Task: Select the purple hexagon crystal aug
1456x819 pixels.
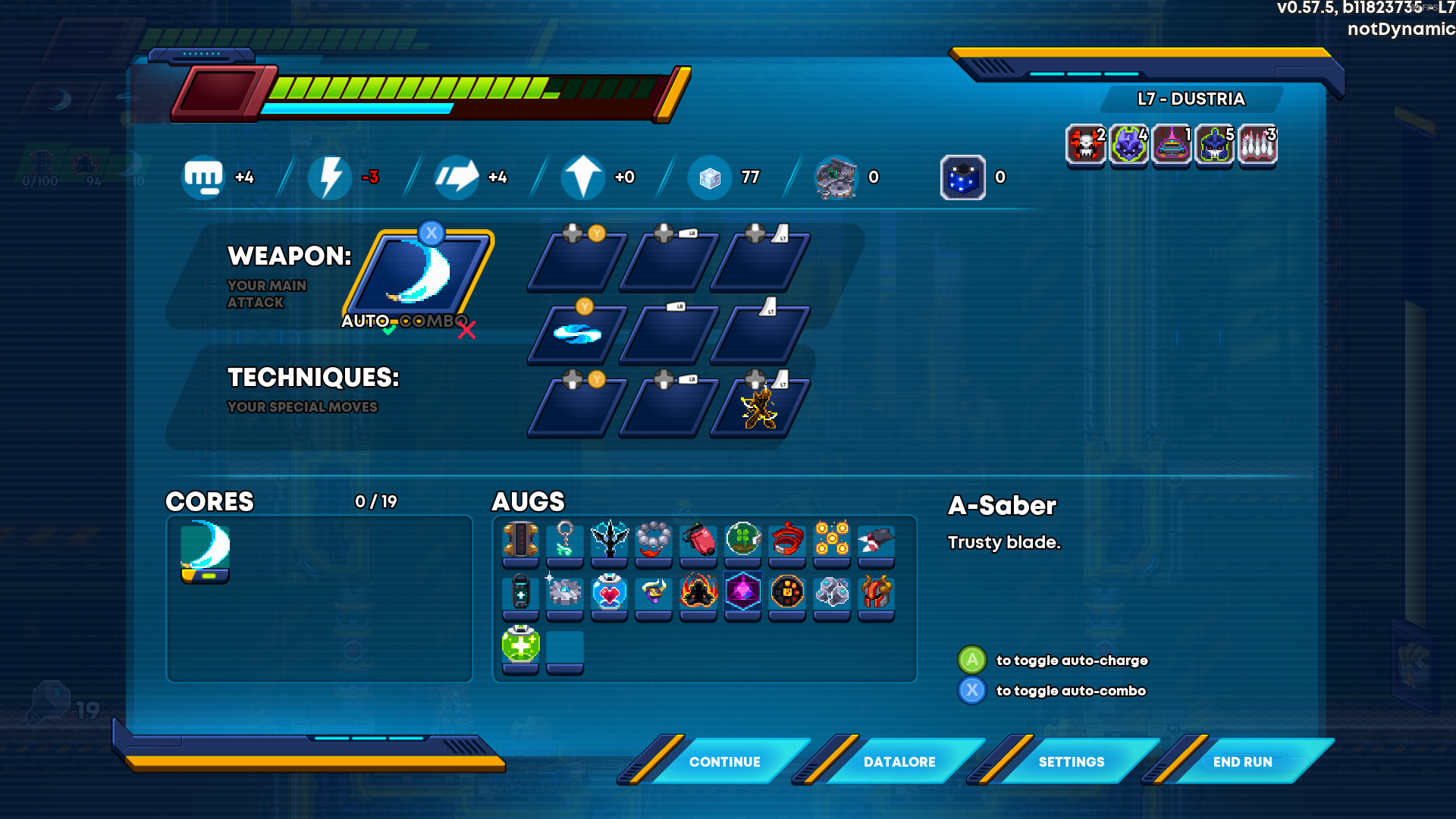Action: (742, 592)
